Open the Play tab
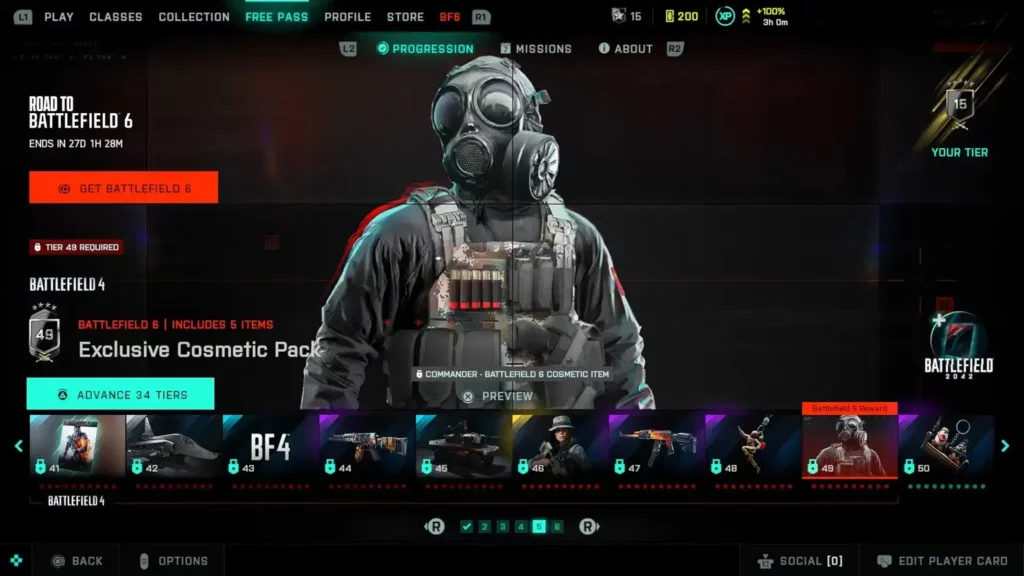Image resolution: width=1024 pixels, height=576 pixels. (x=59, y=17)
